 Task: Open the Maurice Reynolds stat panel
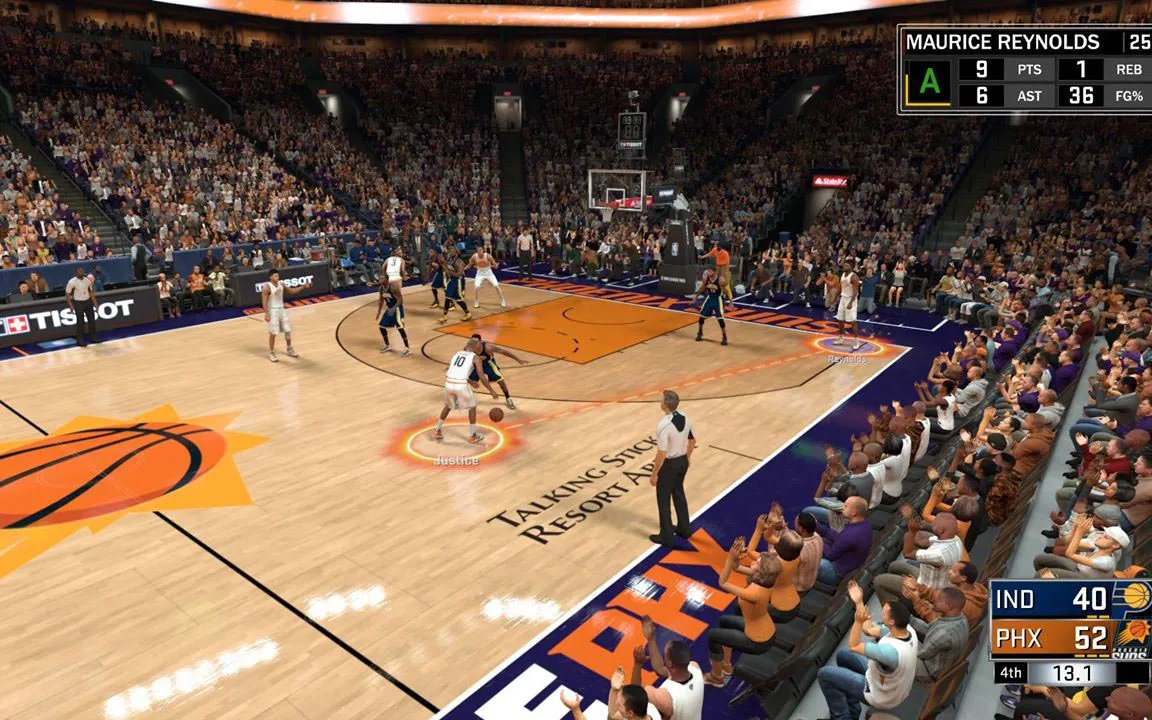pyautogui.click(x=1023, y=69)
